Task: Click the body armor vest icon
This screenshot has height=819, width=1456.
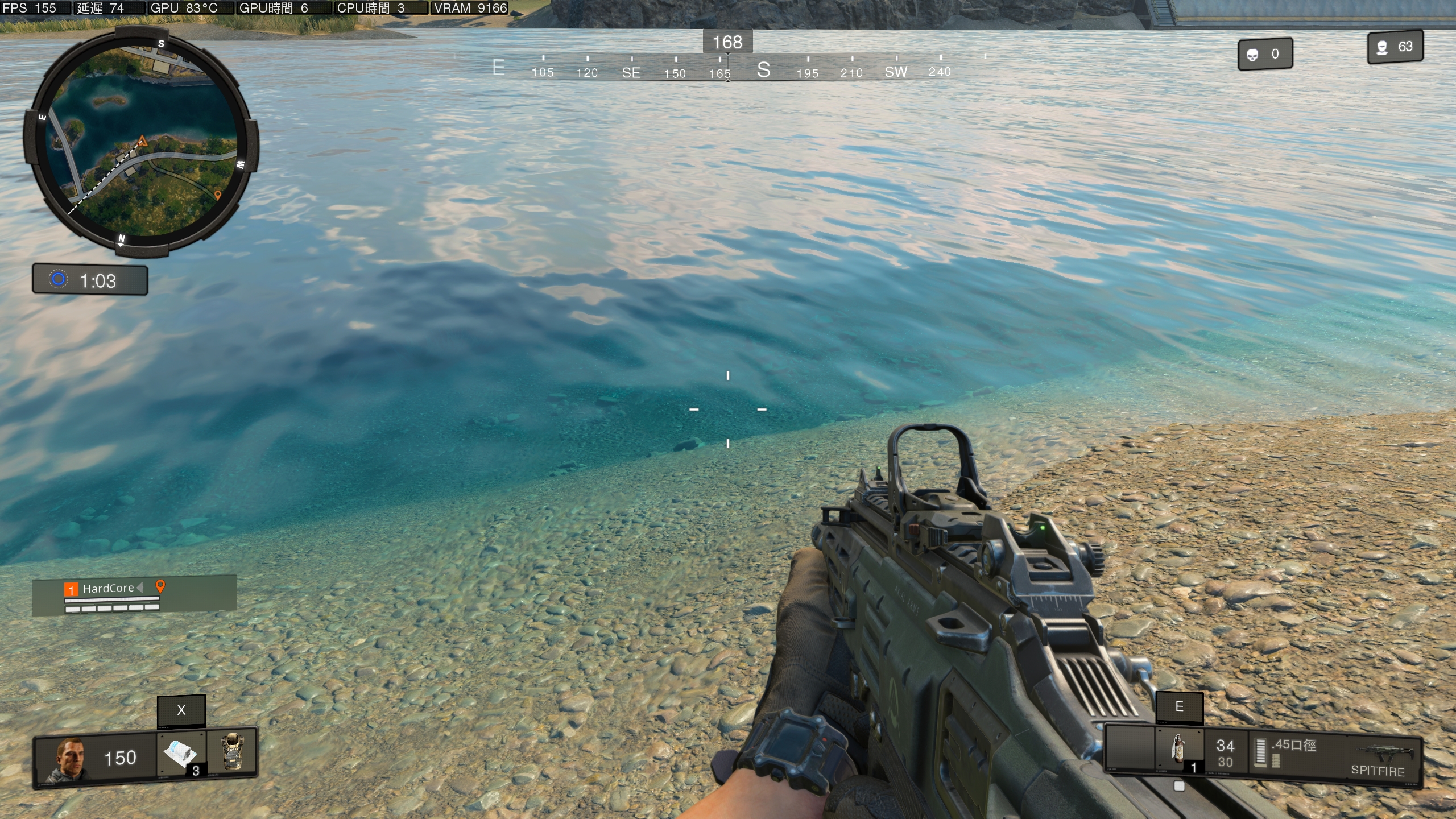Action: pyautogui.click(x=232, y=752)
